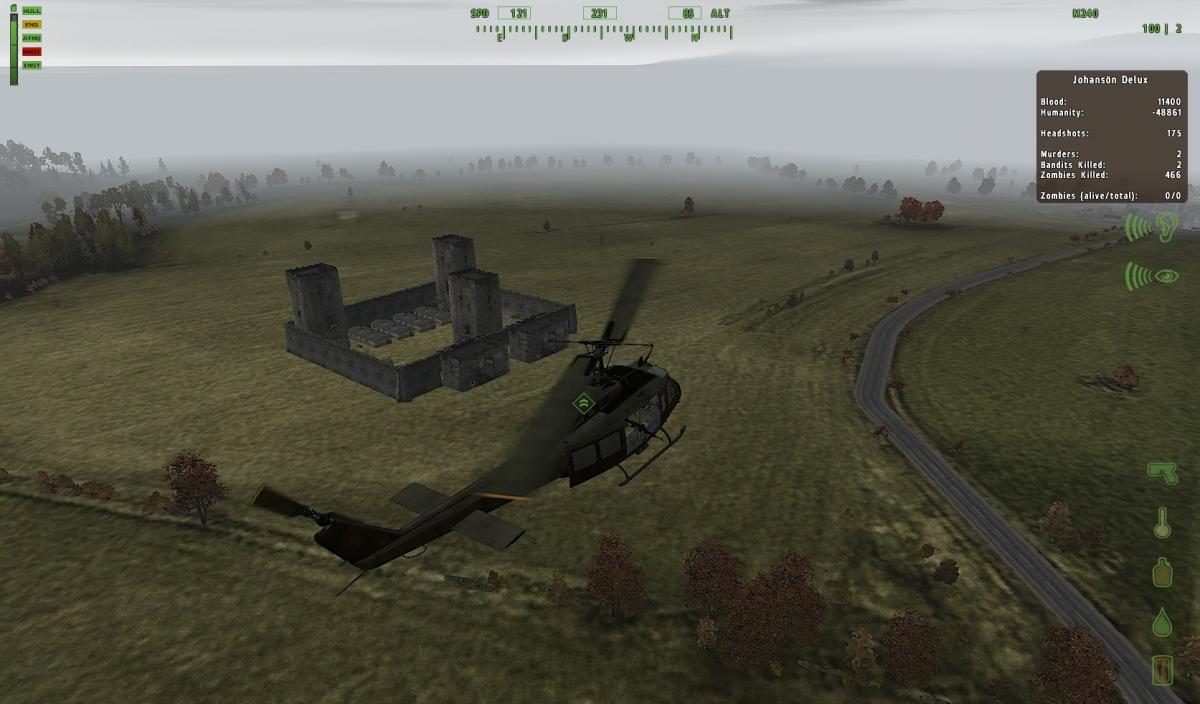Image resolution: width=1200 pixels, height=704 pixels.
Task: Select the ATRQ tail rotor indicator
Action: click(32, 38)
